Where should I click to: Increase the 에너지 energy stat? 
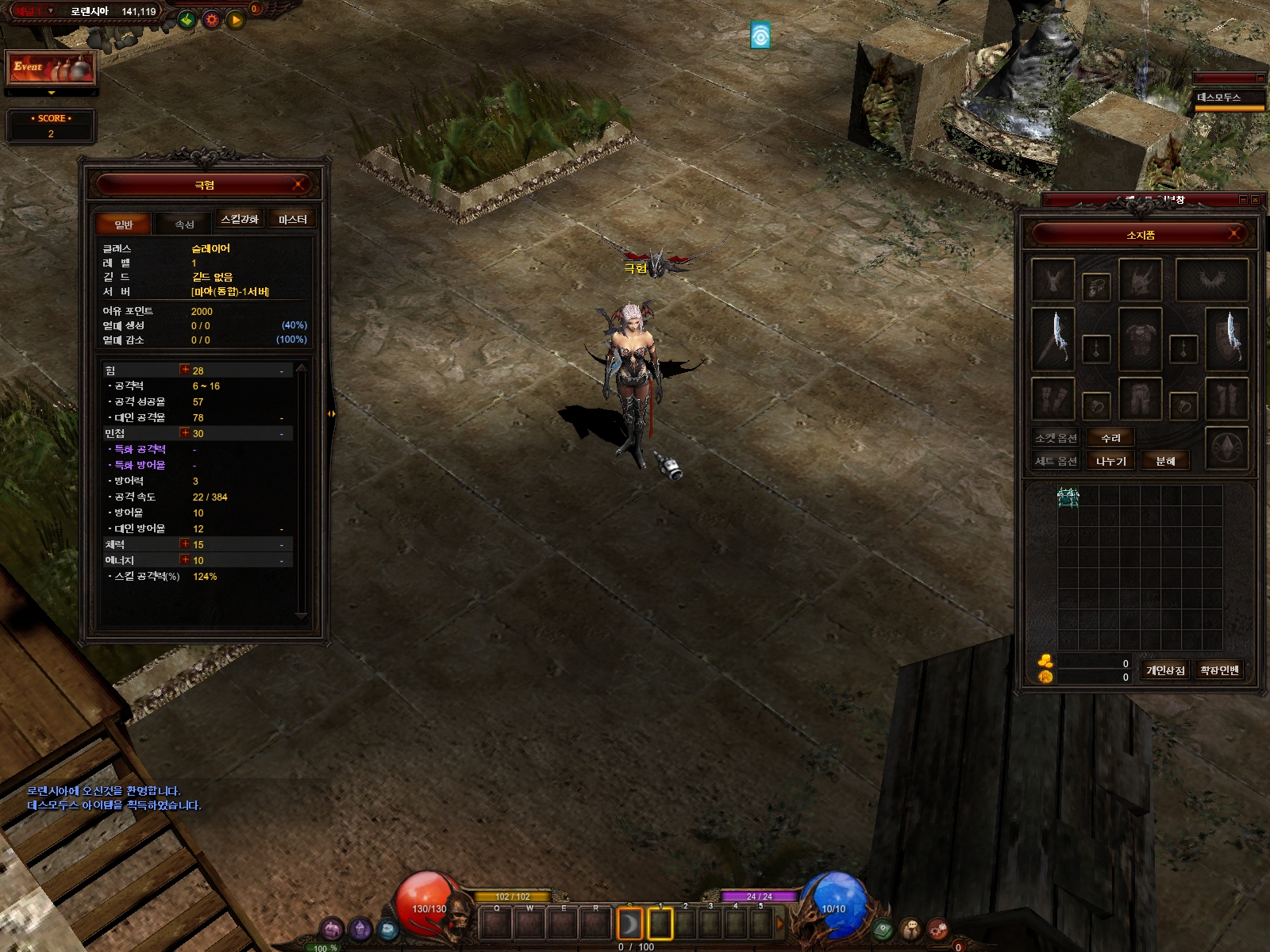click(x=185, y=560)
